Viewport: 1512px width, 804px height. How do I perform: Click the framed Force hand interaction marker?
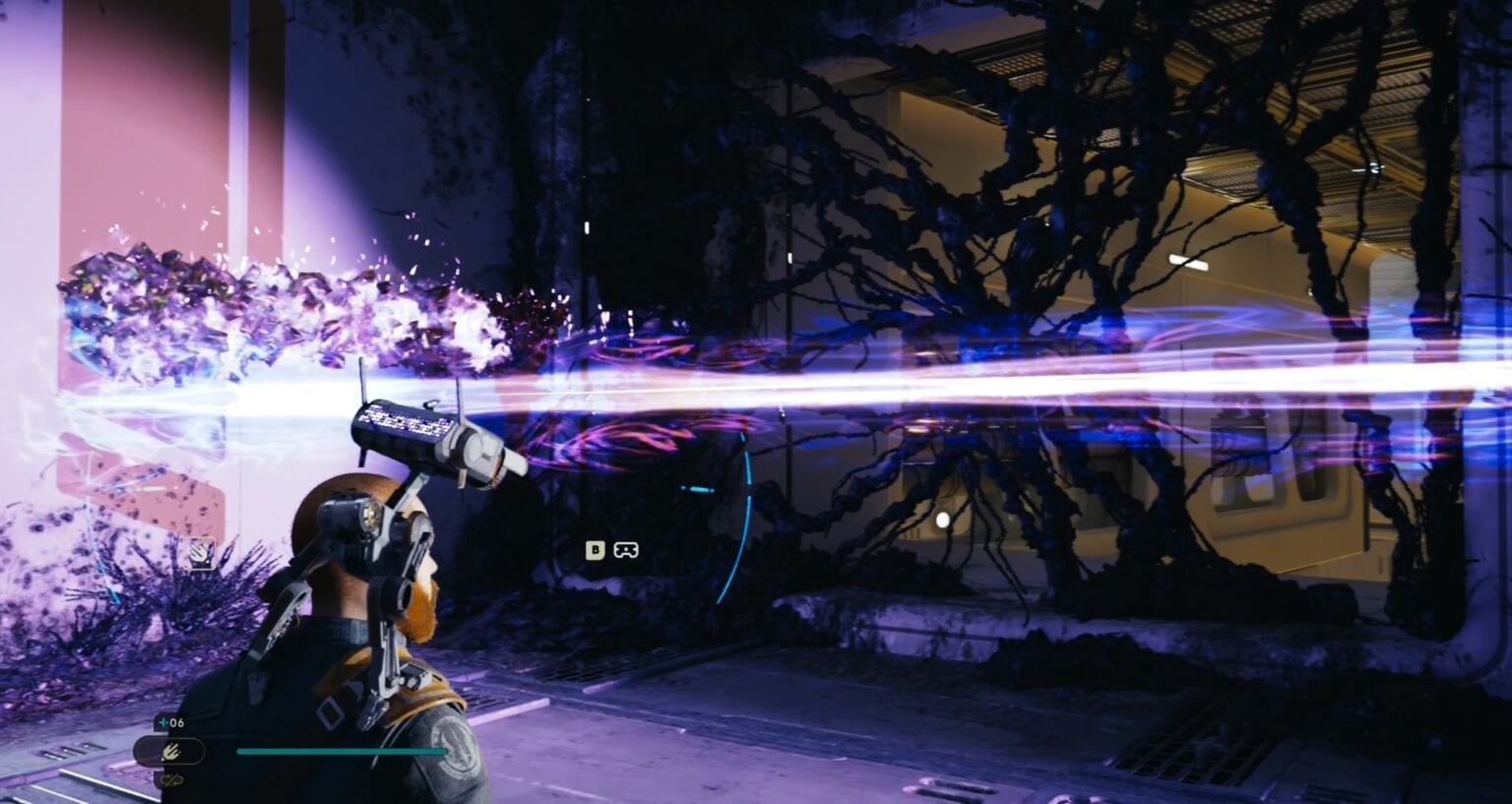(203, 552)
